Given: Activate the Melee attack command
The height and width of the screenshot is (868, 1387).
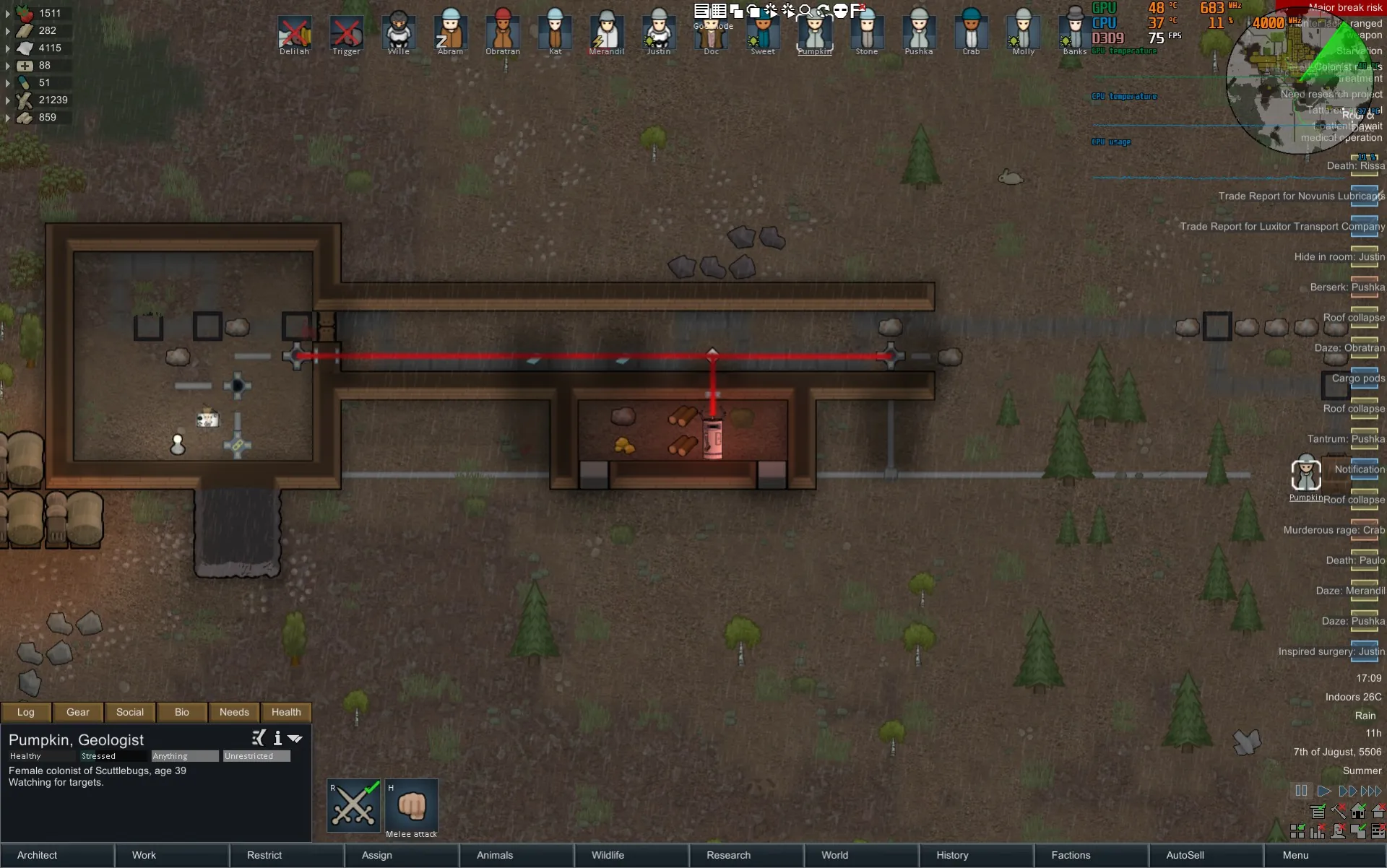Looking at the screenshot, I should 412,806.
